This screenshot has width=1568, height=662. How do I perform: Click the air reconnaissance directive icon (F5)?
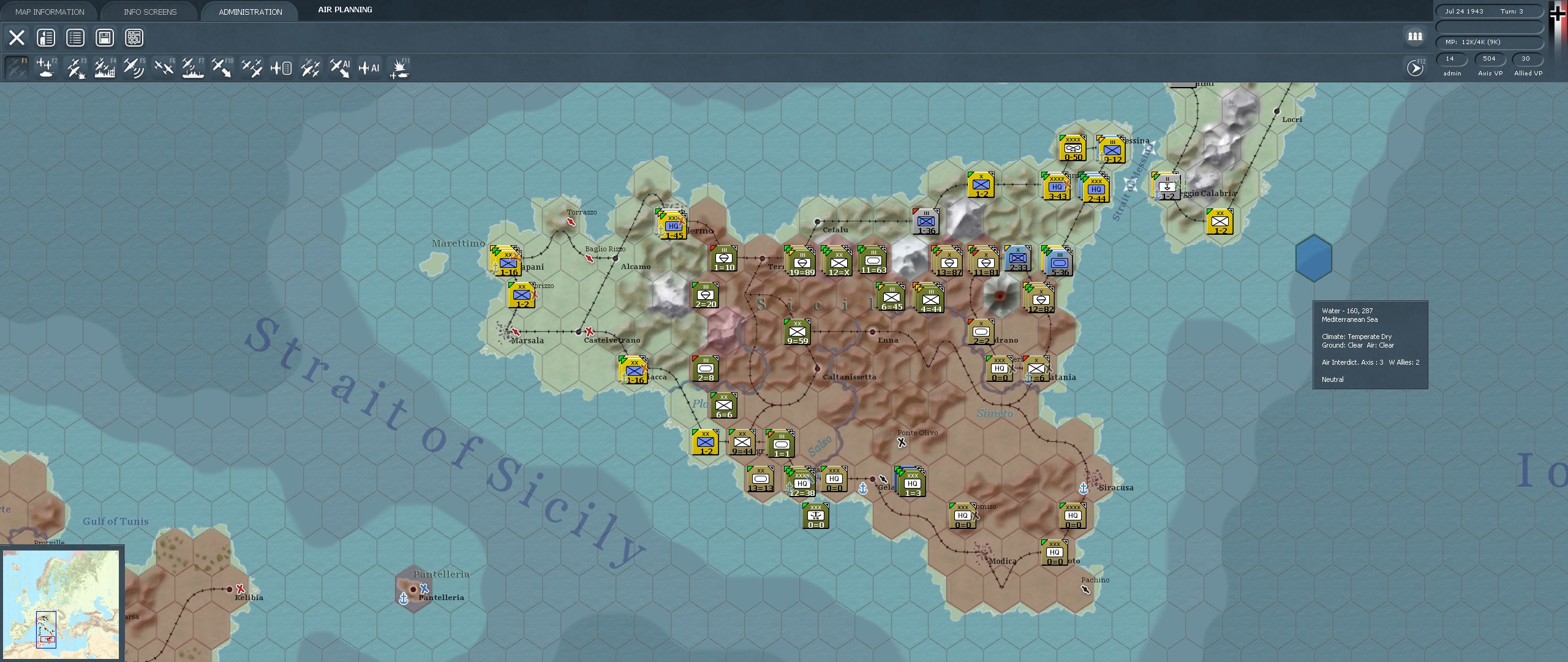pyautogui.click(x=134, y=67)
